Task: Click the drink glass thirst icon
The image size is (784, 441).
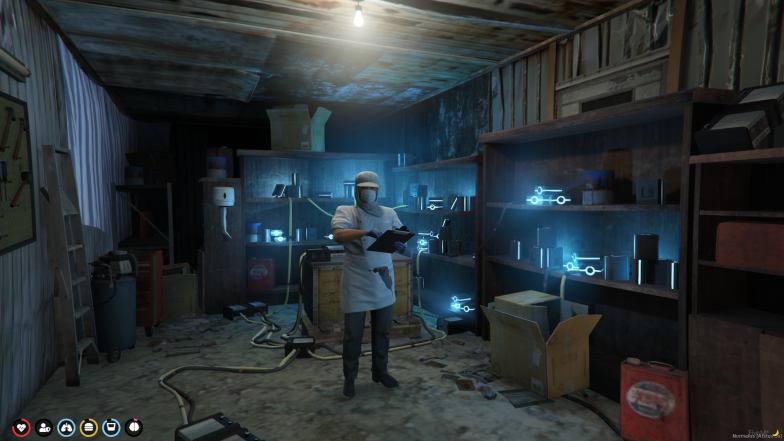Action: click(111, 428)
